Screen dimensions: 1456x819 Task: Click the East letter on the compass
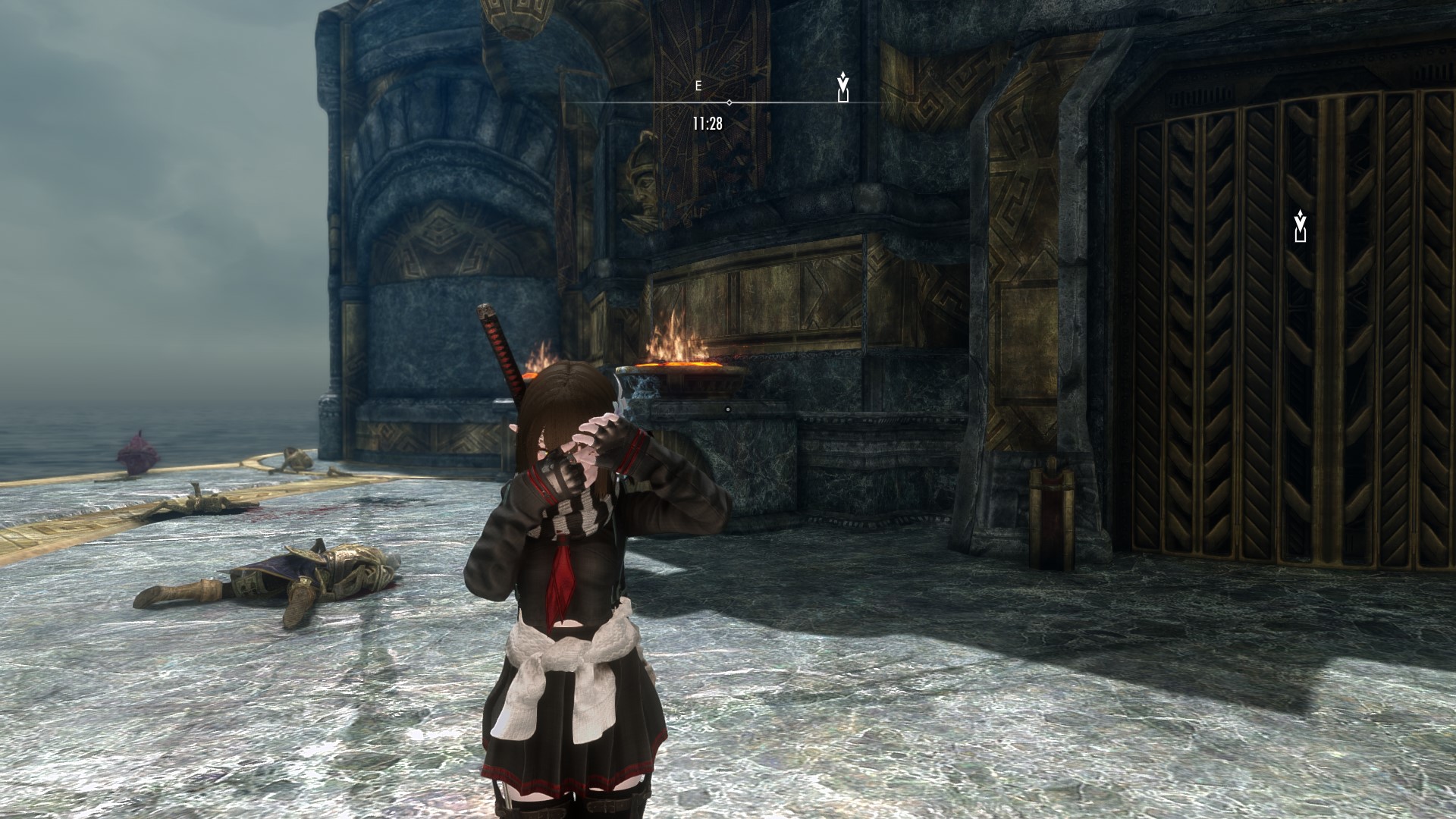(698, 86)
